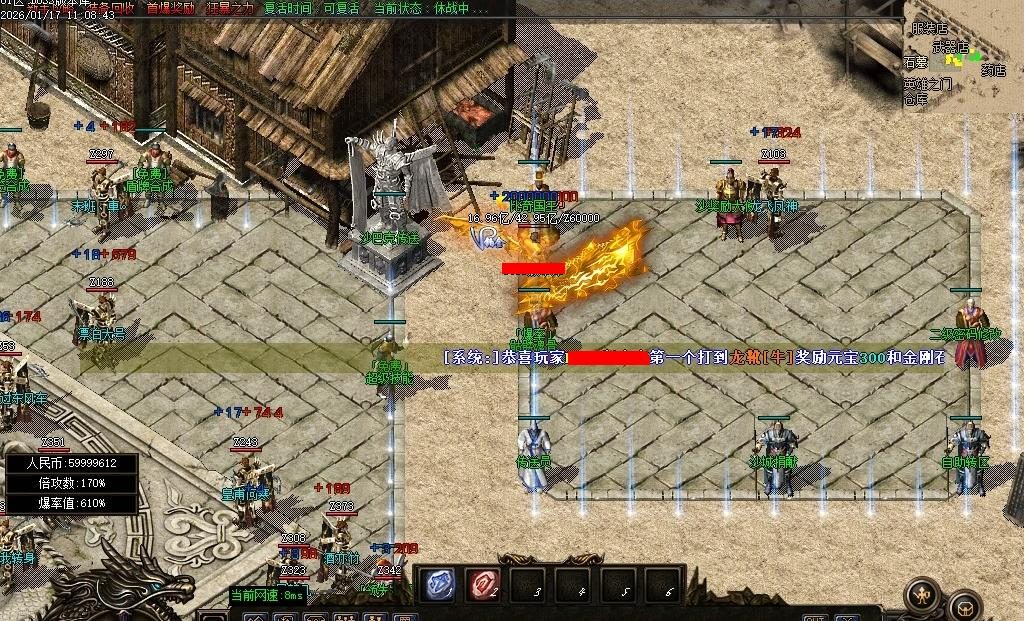Use the blue crystal in hotbar slot 1
Screen dimensions: 1030x621
[x=438, y=585]
